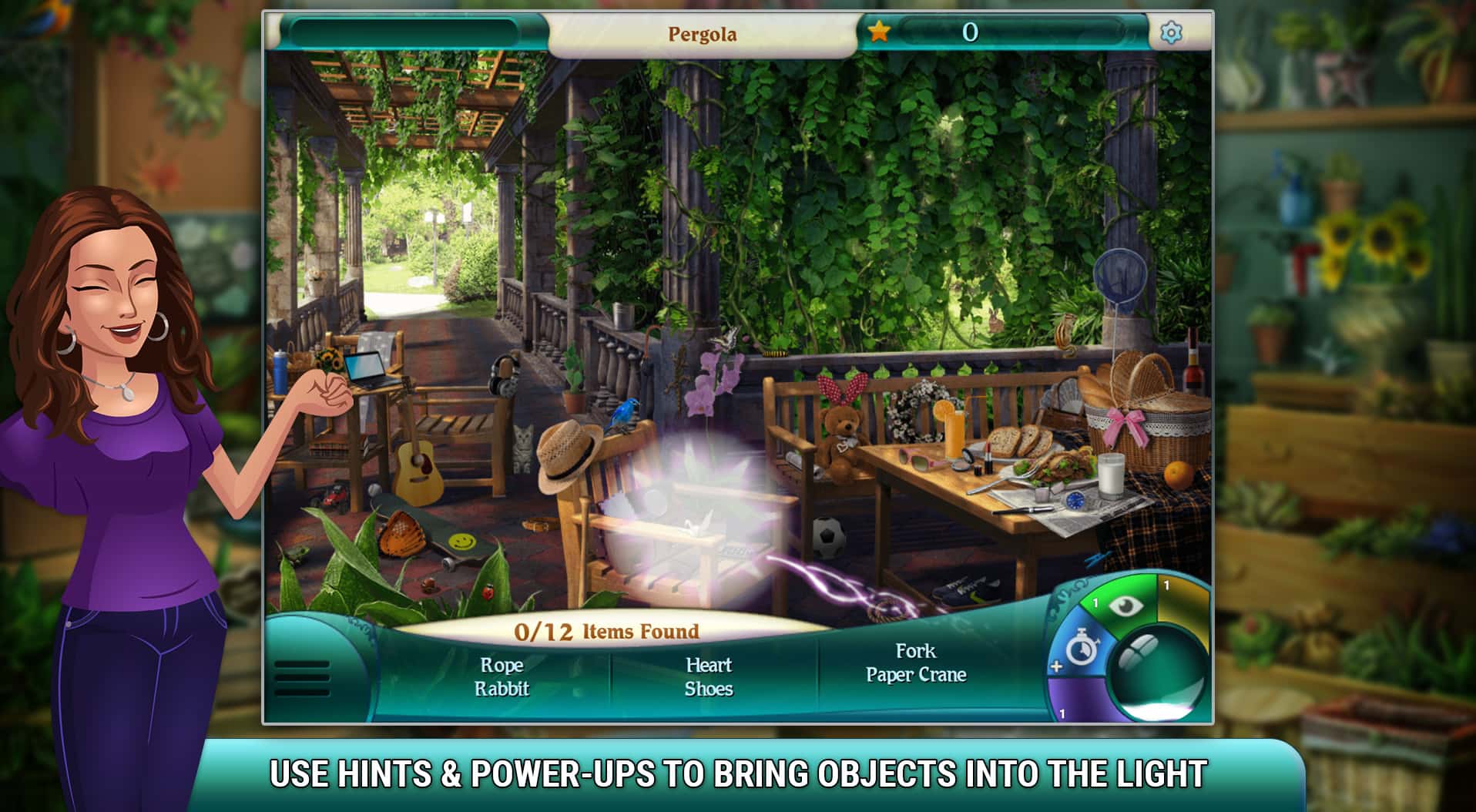Click the guitar on the porch

point(417,462)
